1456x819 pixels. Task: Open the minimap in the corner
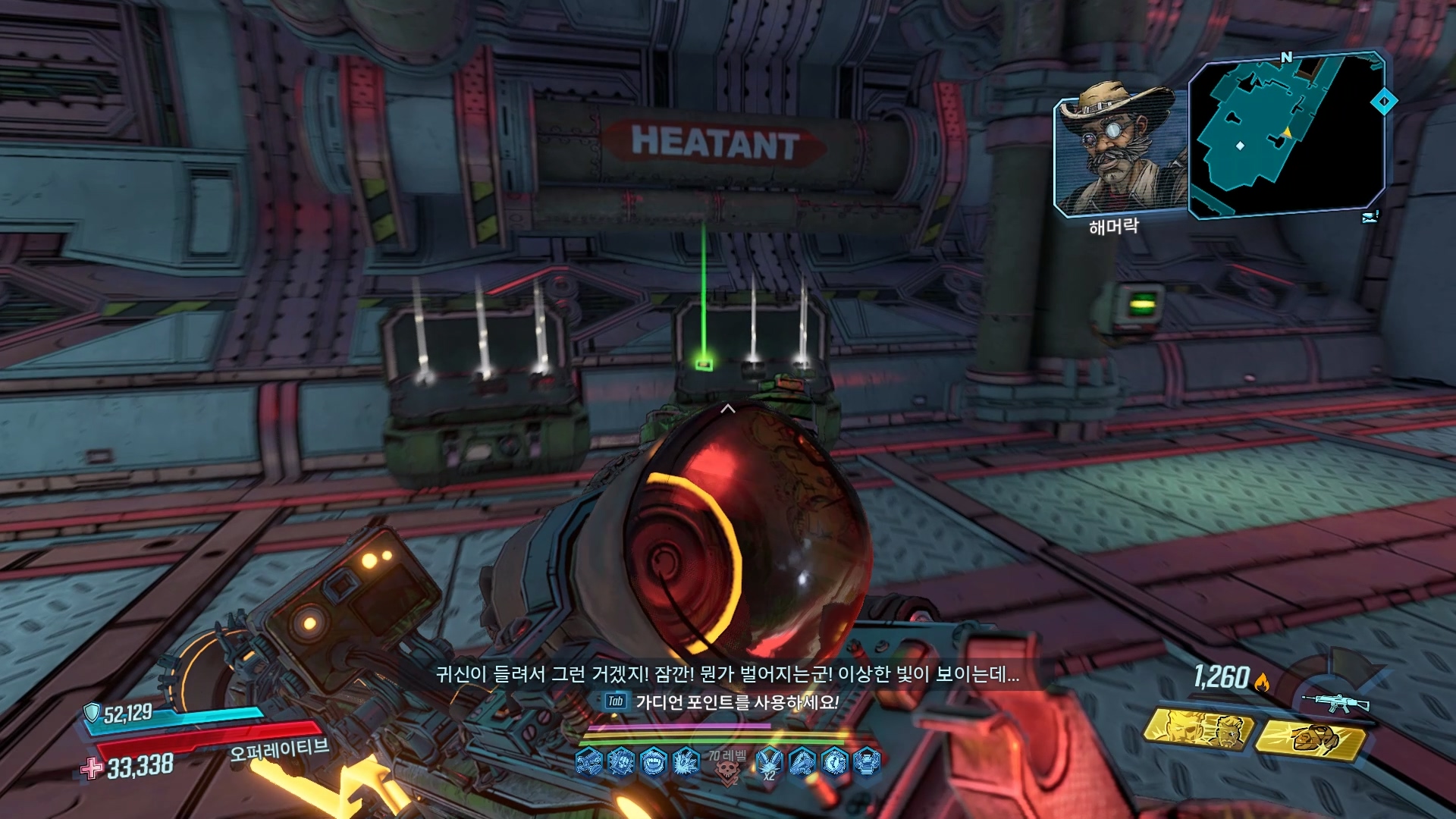click(x=1286, y=135)
